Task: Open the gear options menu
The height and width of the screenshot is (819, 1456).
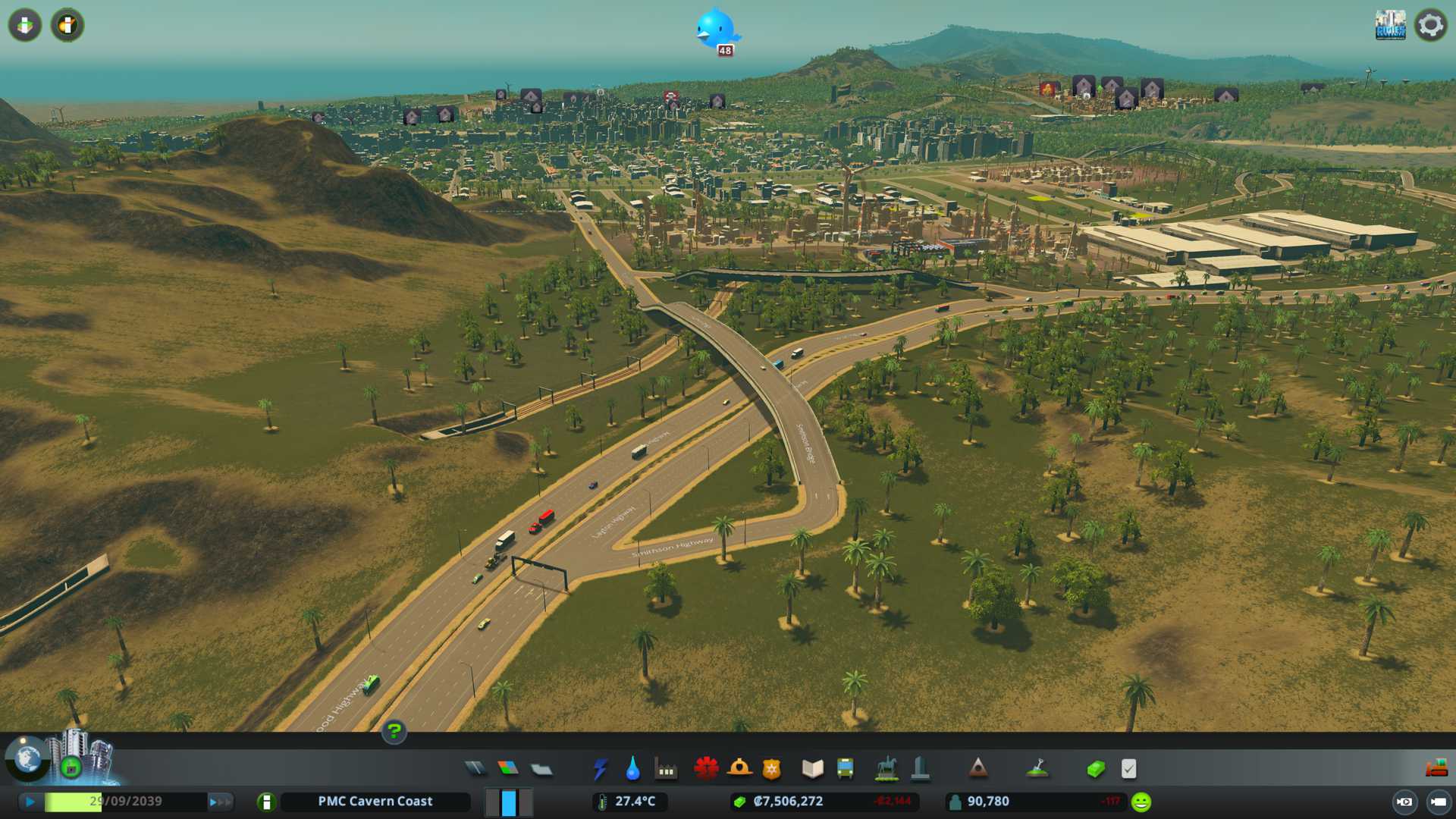Action: click(1430, 25)
